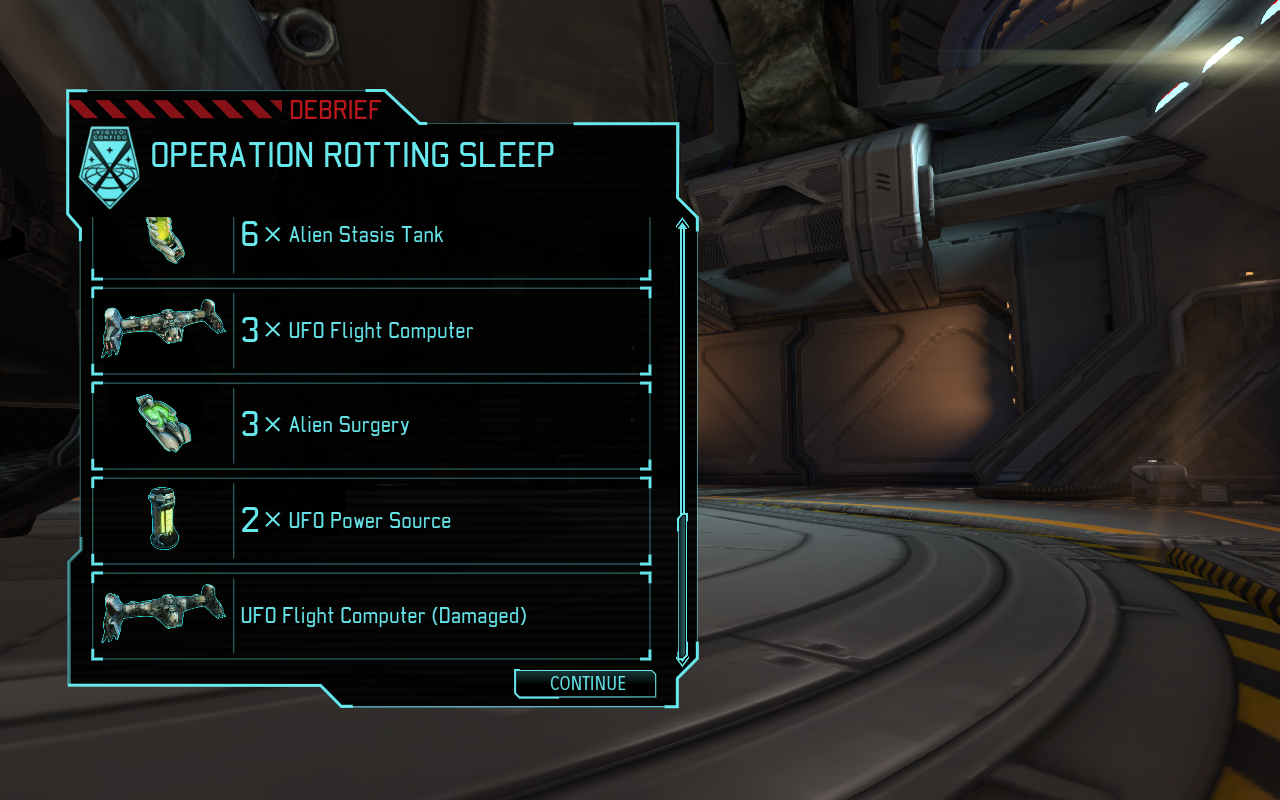
Task: Choose the Alien Surgery loot row
Action: point(371,425)
